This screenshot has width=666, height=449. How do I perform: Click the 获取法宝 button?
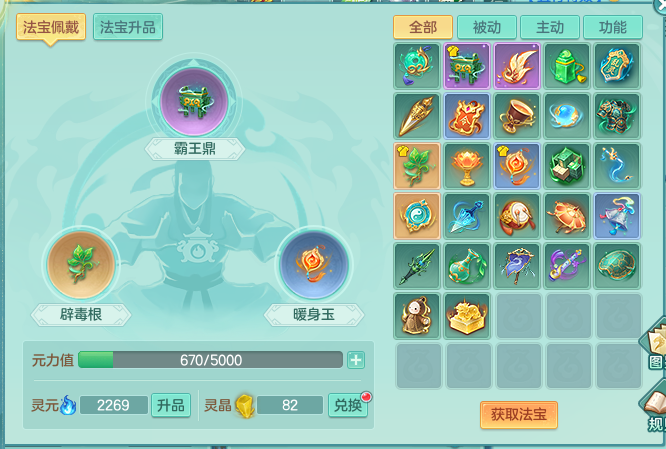coord(518,414)
